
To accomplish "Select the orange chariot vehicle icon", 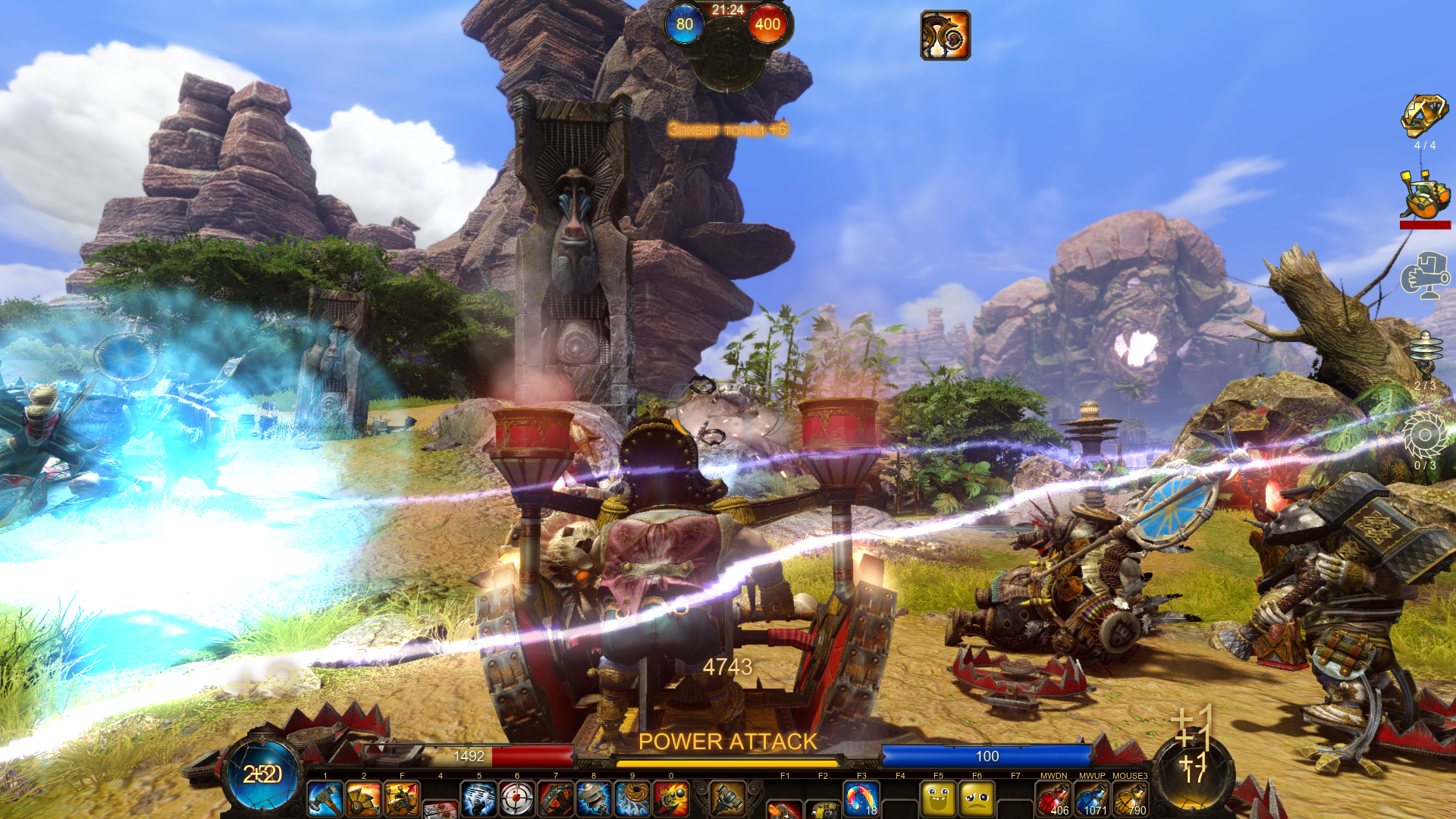I will point(1424,195).
